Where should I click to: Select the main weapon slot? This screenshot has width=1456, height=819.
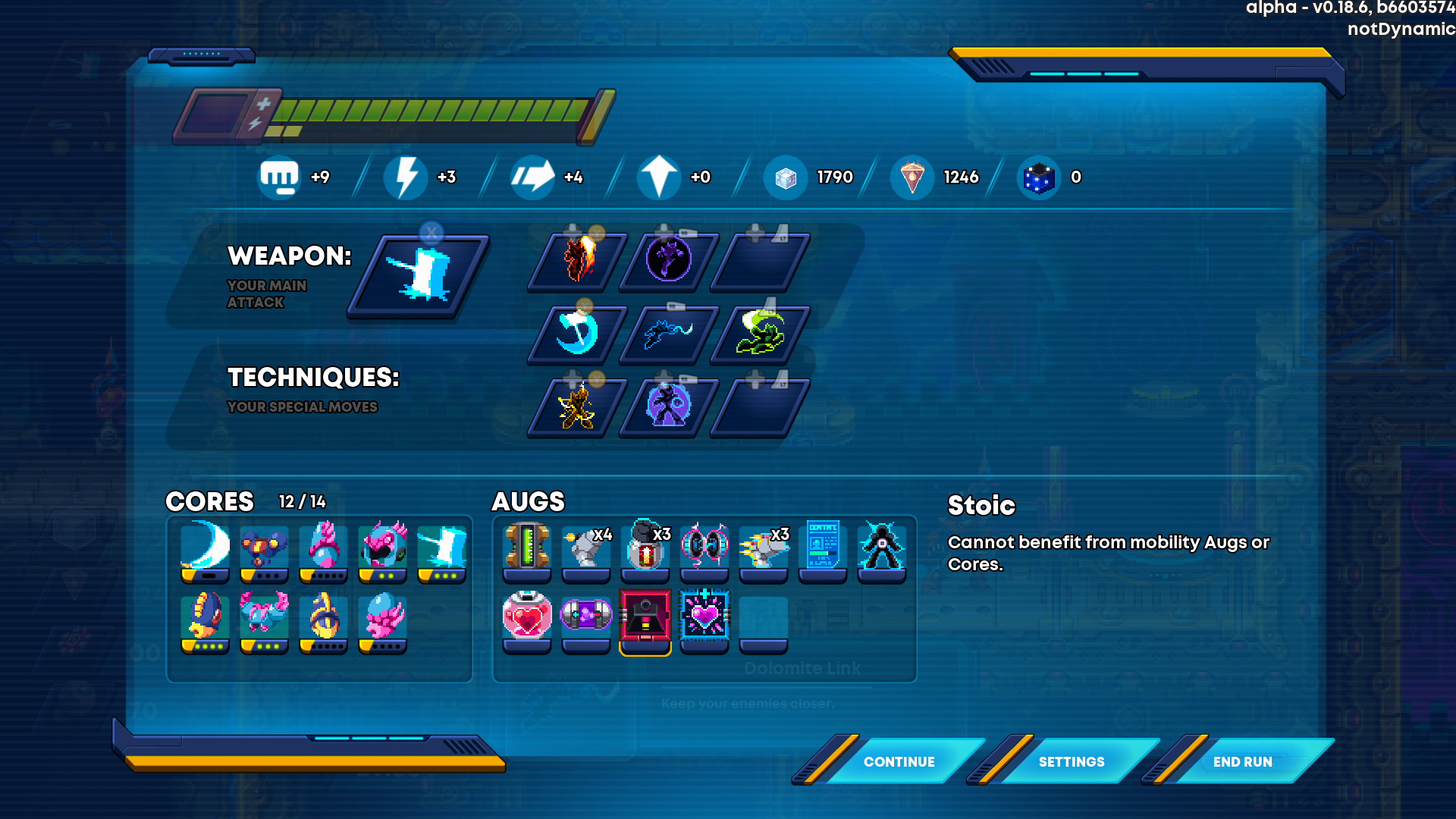click(x=419, y=275)
